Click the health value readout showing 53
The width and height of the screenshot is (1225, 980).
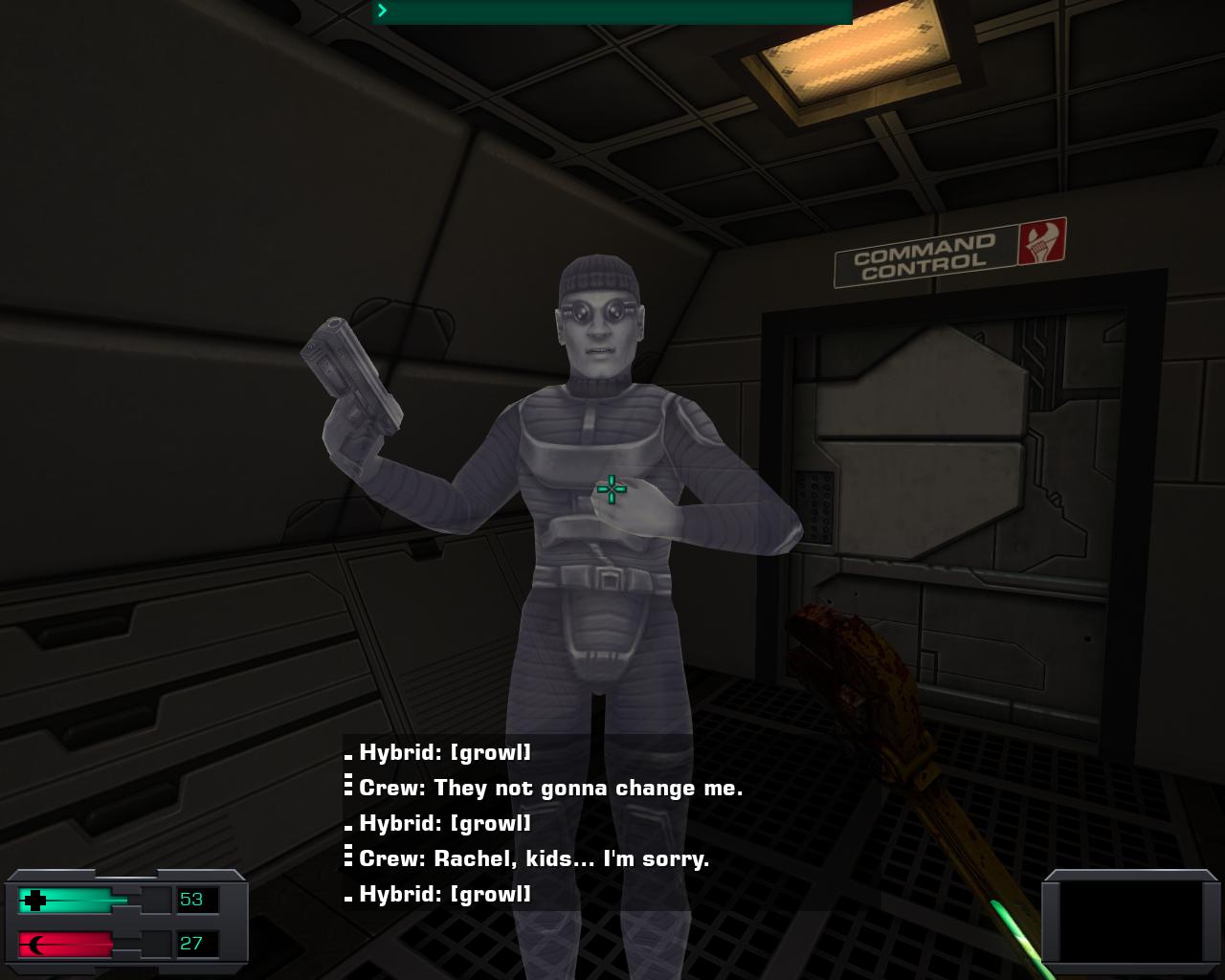coord(190,900)
